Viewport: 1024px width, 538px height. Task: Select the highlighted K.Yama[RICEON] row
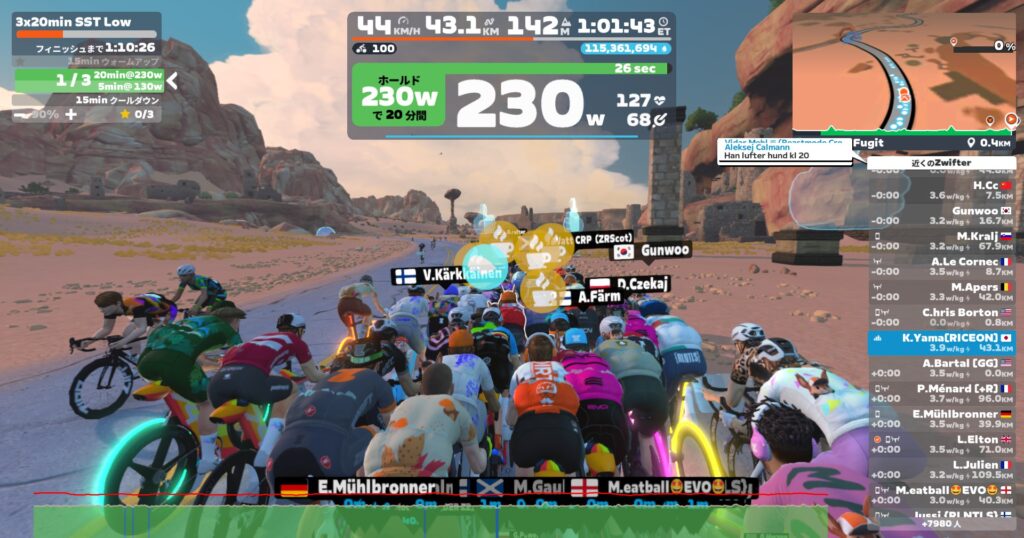point(941,343)
